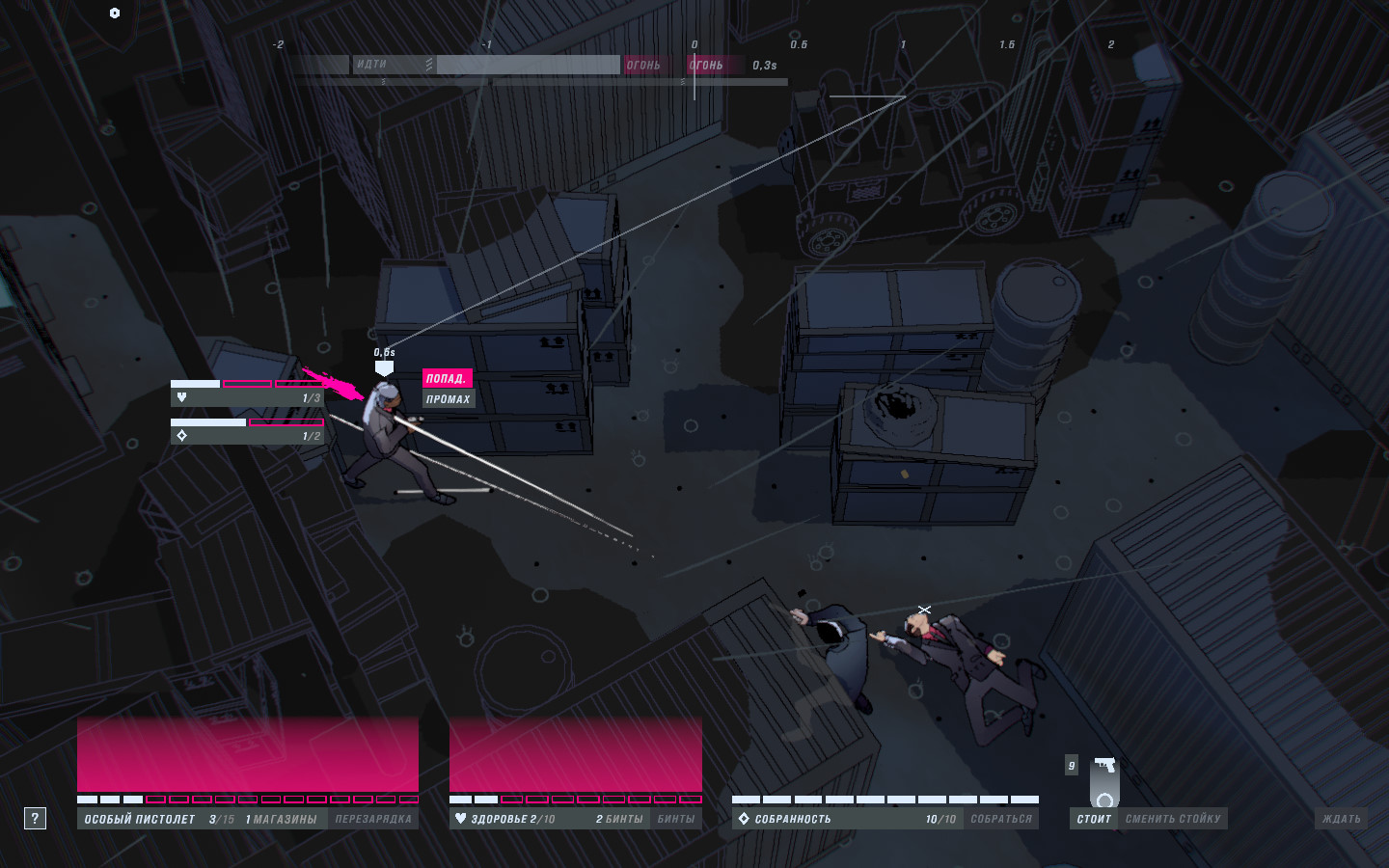Image resolution: width=1389 pixels, height=868 pixels.
Task: Choose СМЕНИТЬ СТОЙКУ to change stance
Action: click(1173, 819)
